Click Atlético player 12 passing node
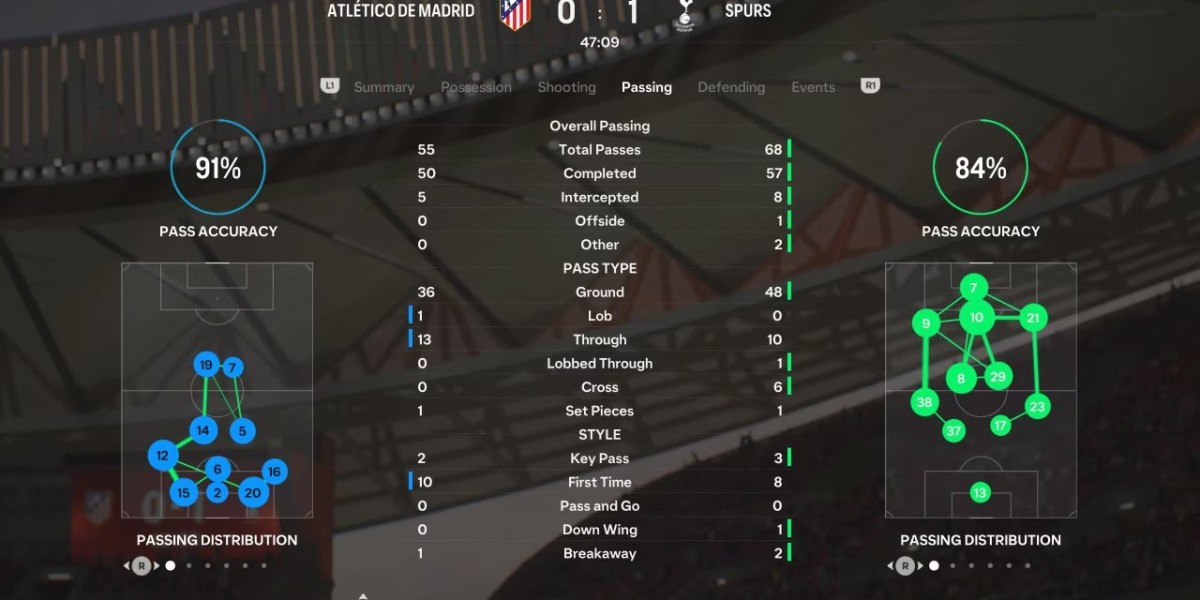Image resolution: width=1200 pixels, height=600 pixels. point(162,456)
